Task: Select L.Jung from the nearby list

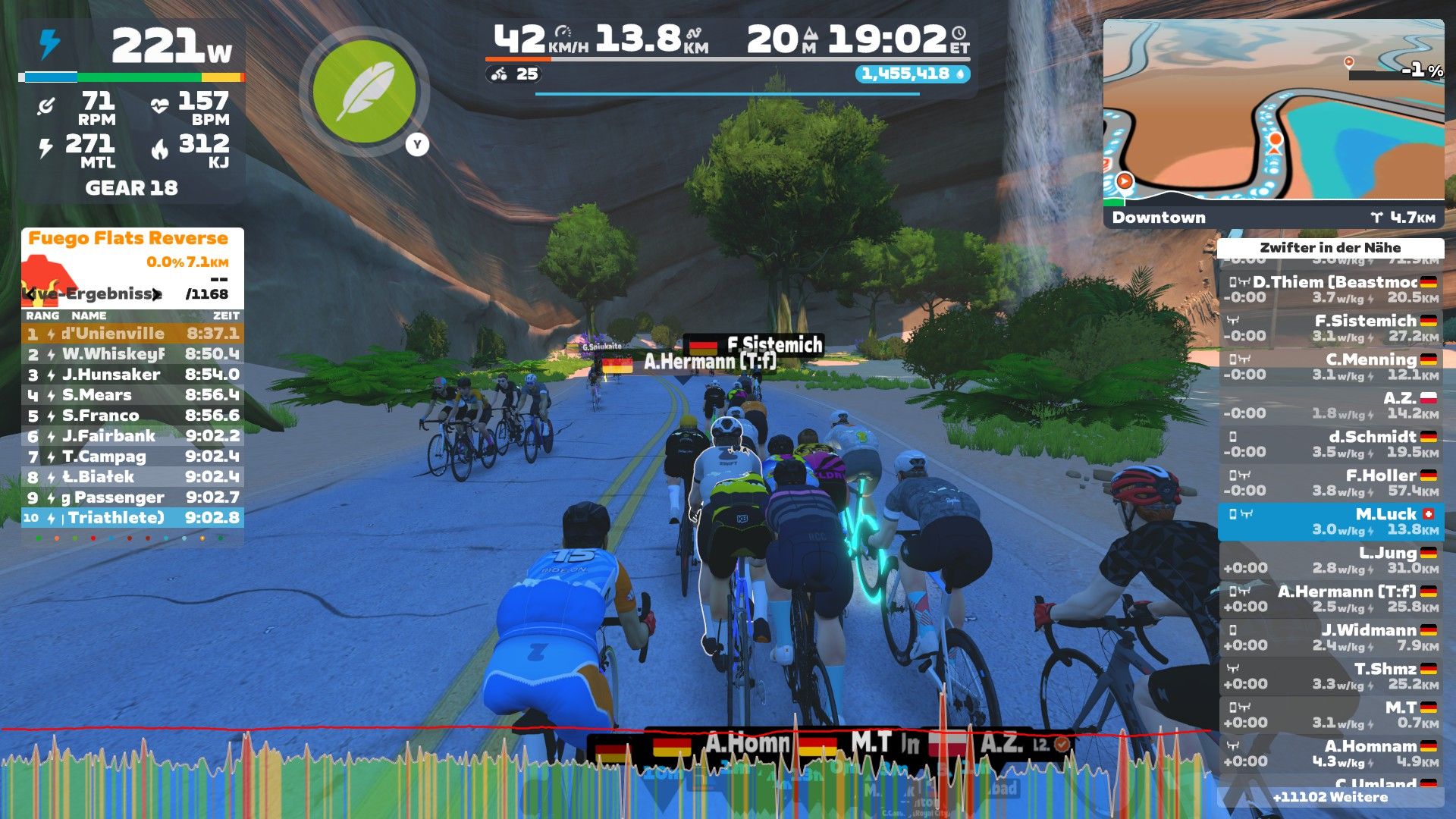Action: pos(1331,560)
